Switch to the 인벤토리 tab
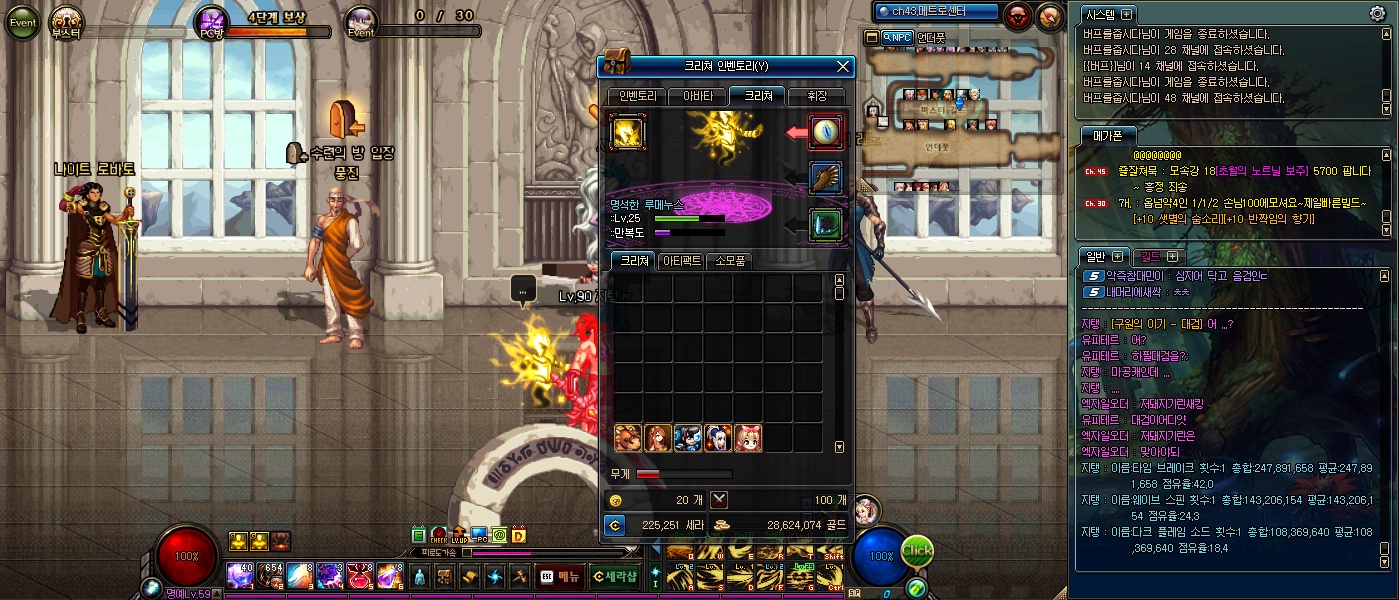Screen dimensions: 1399x600 [637, 96]
